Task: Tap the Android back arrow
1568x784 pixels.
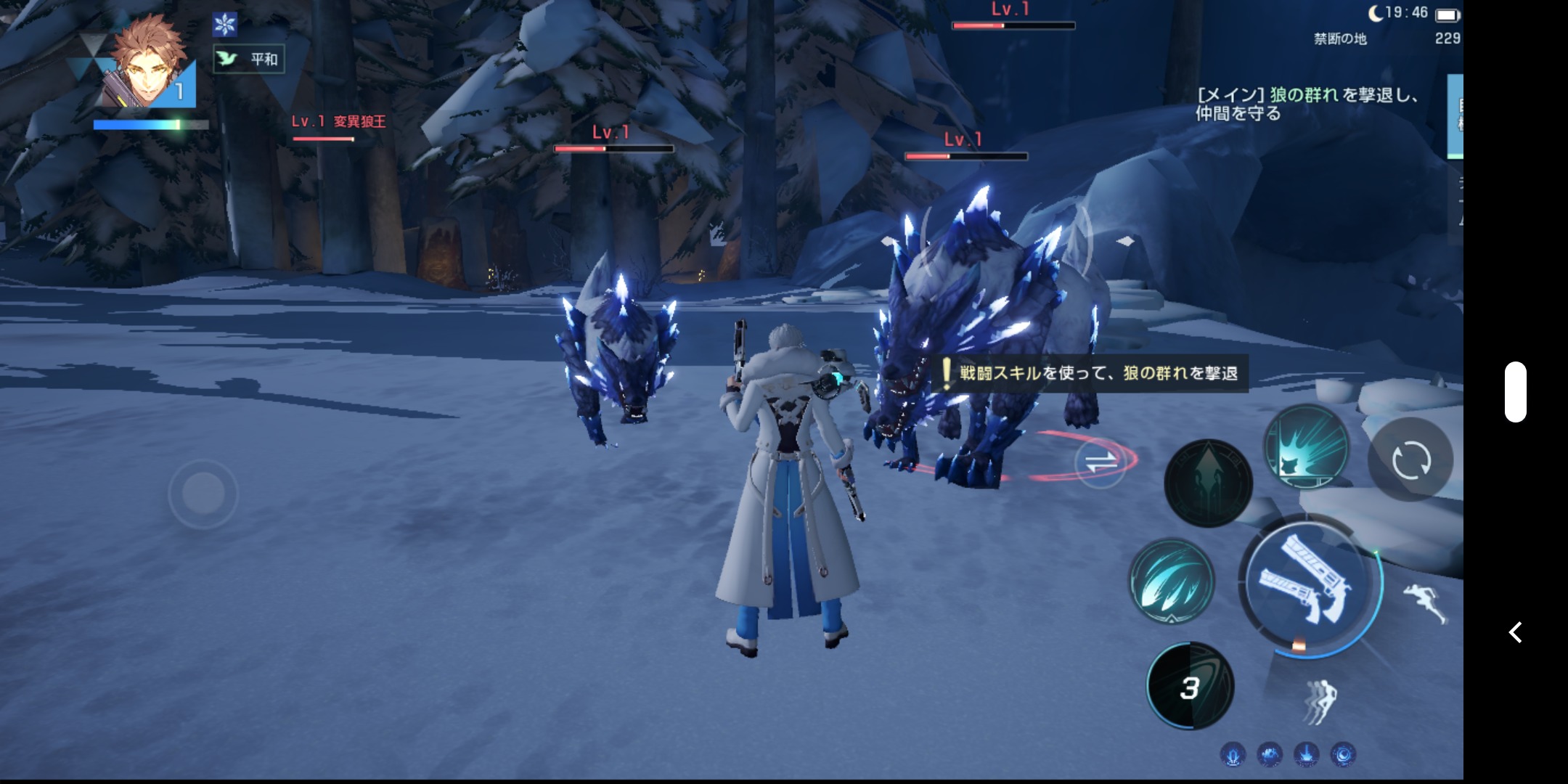Action: [1516, 632]
